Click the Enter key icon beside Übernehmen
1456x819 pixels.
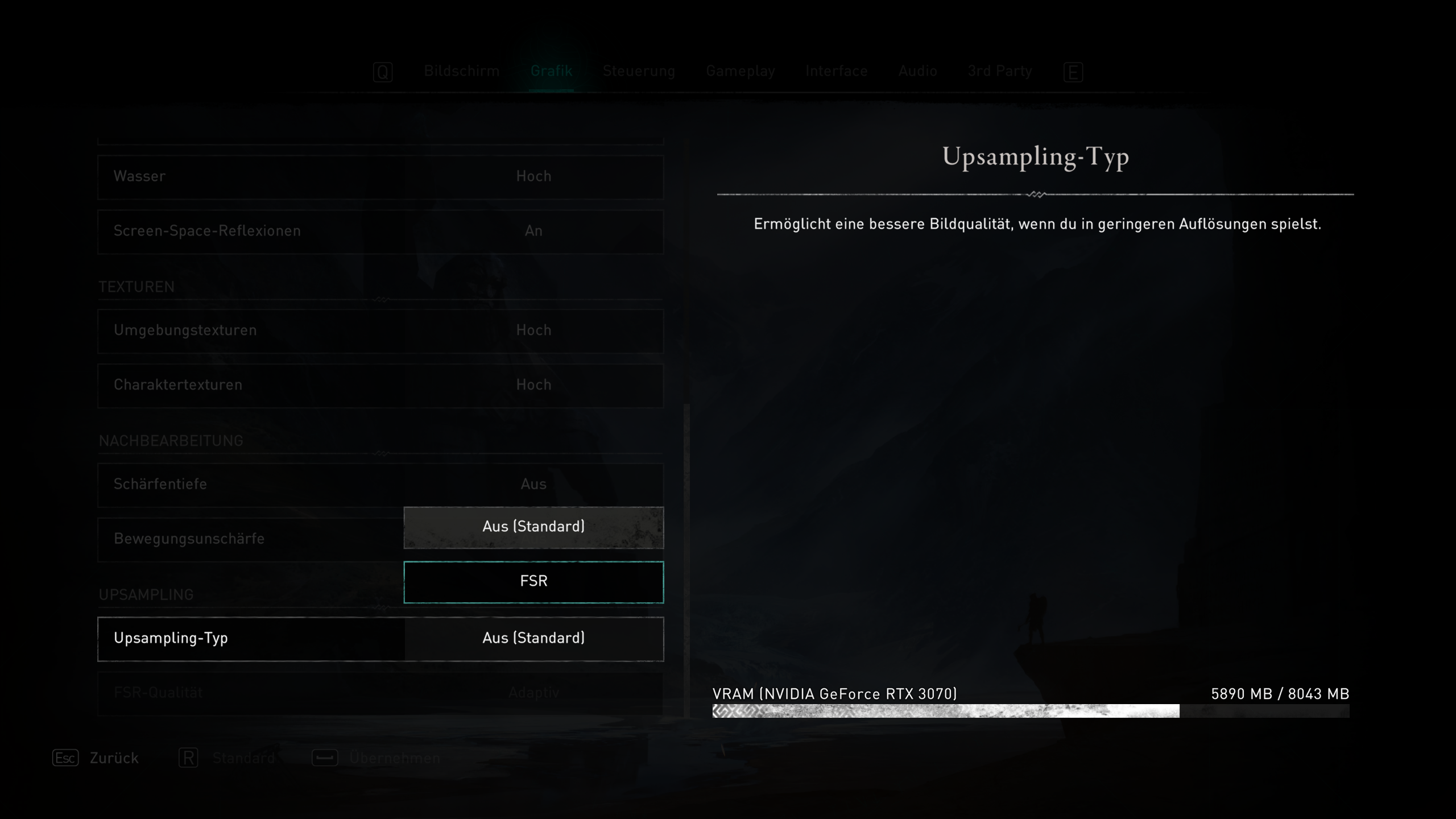[324, 758]
